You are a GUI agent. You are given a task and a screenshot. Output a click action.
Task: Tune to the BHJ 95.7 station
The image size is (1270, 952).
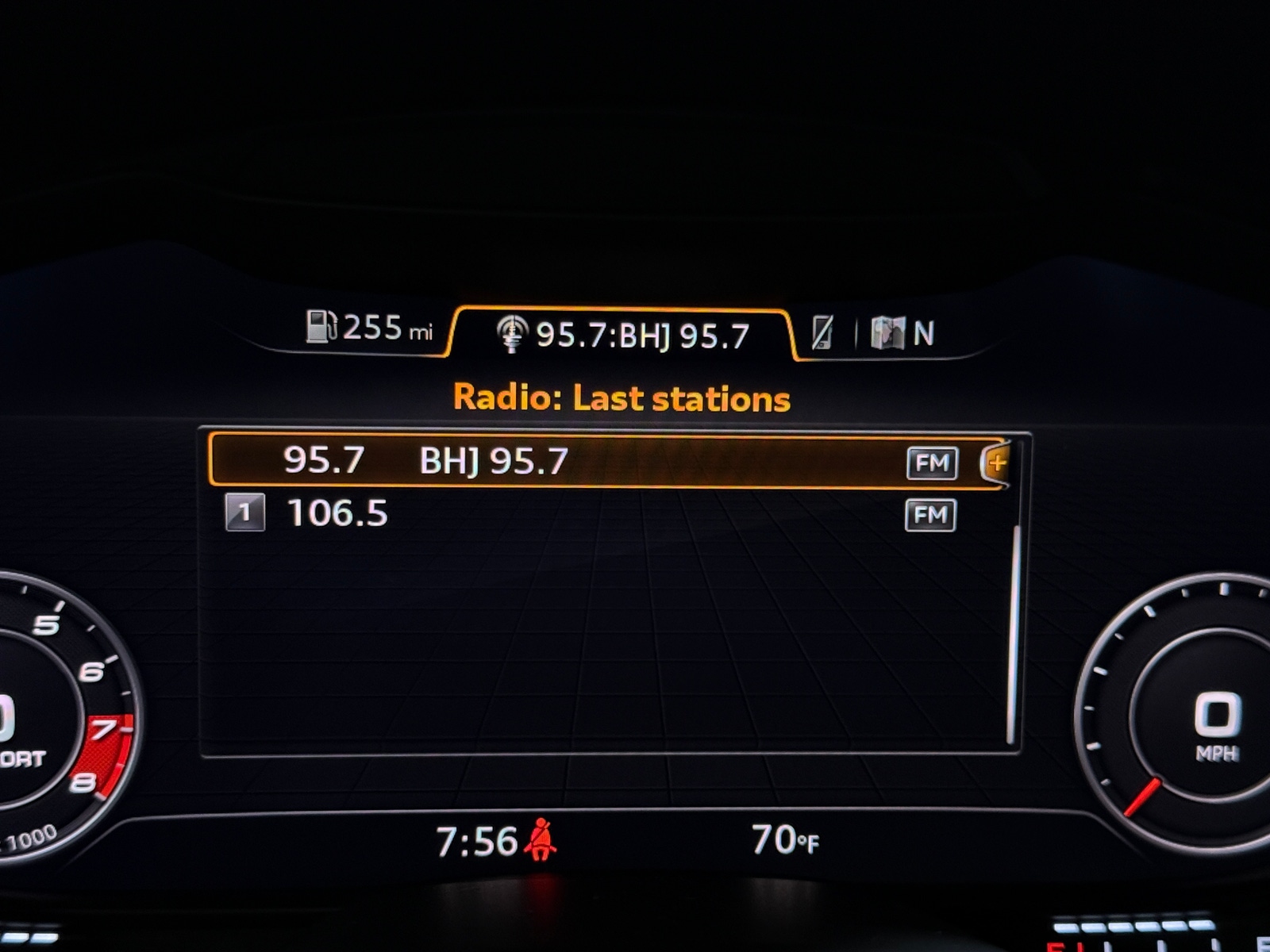(492, 463)
